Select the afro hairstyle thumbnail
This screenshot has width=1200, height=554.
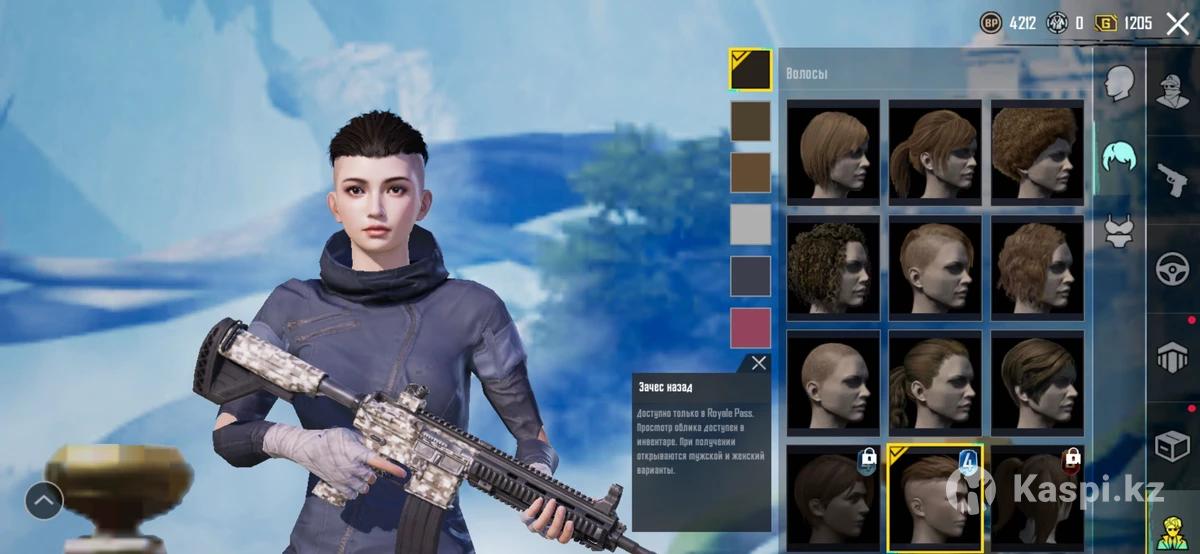pyautogui.click(x=1037, y=152)
